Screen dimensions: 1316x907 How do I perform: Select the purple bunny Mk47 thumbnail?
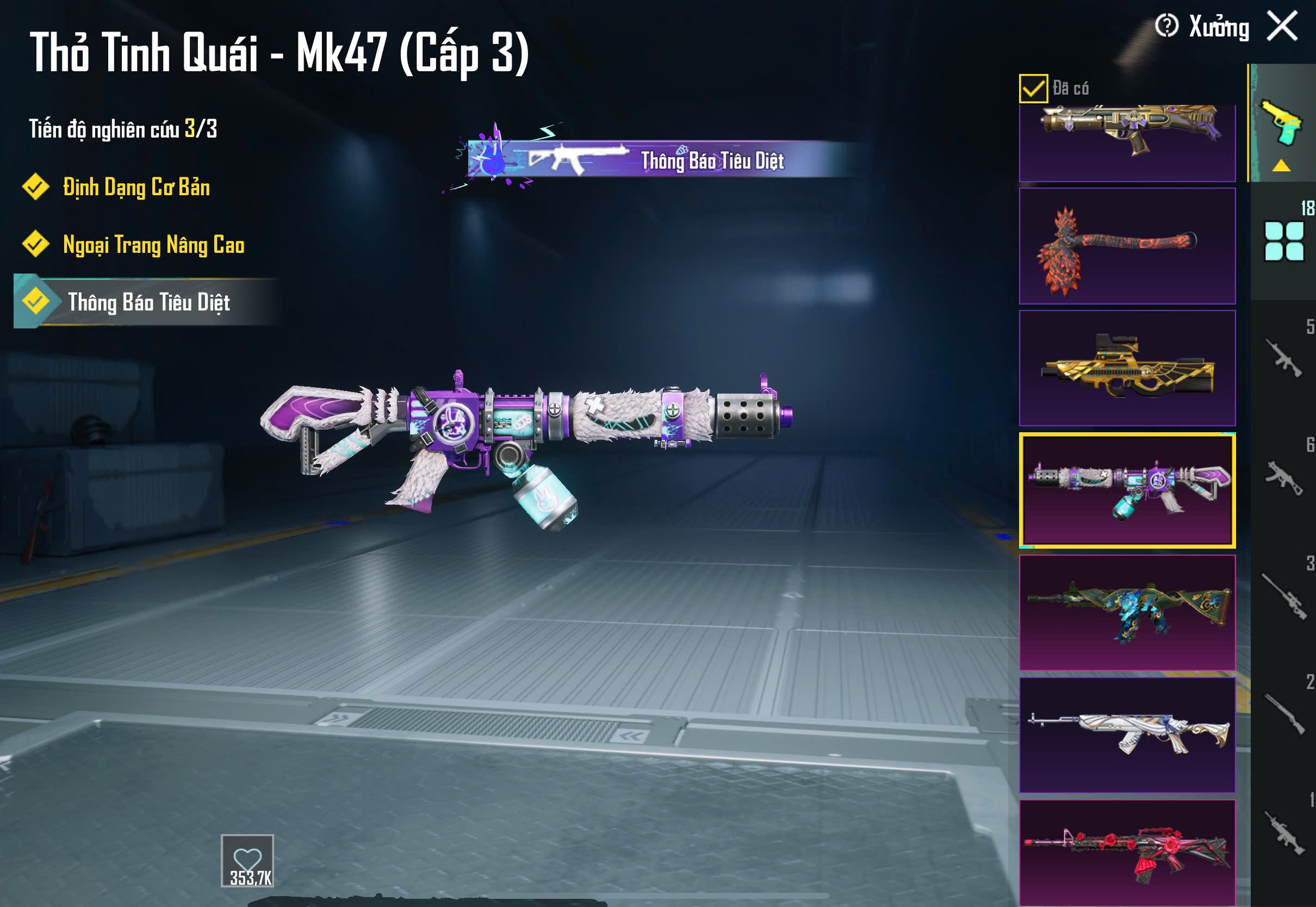pyautogui.click(x=1127, y=490)
